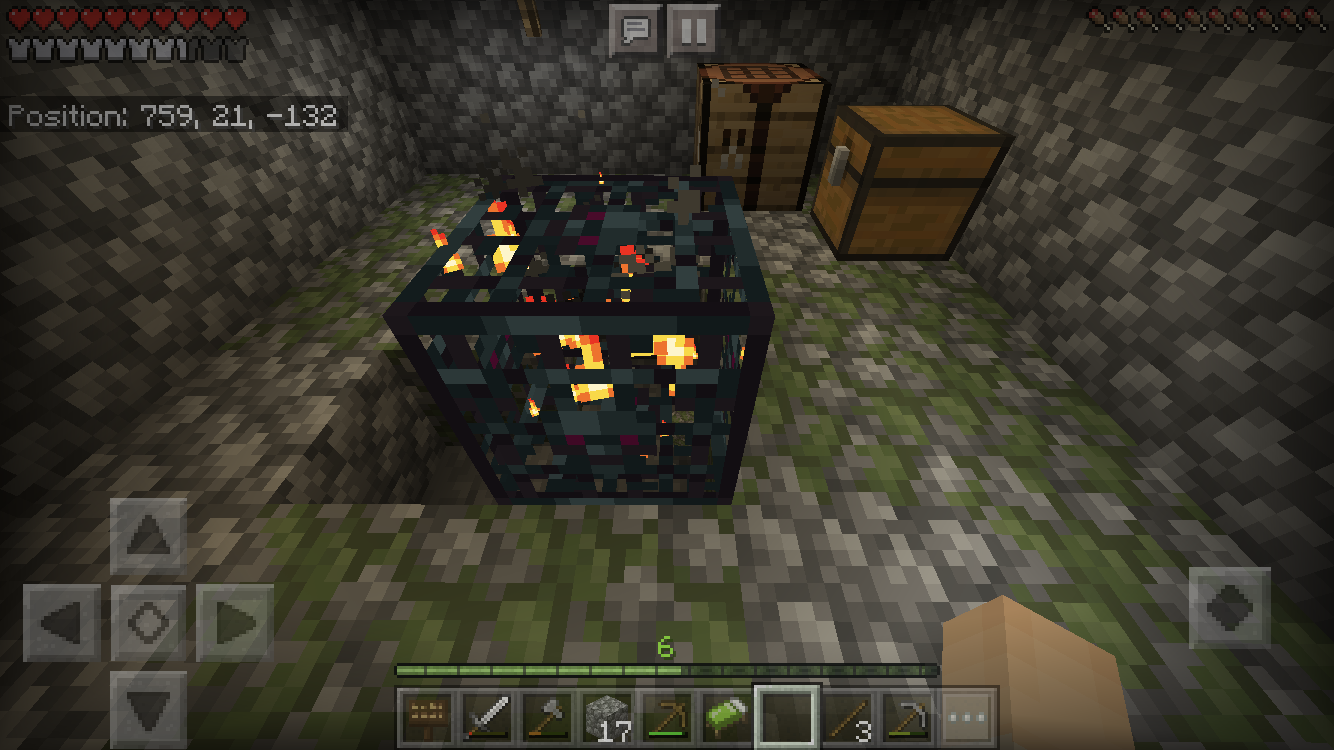Image resolution: width=1334 pixels, height=750 pixels.
Task: Choose the sticks stack of 3
Action: (847, 717)
